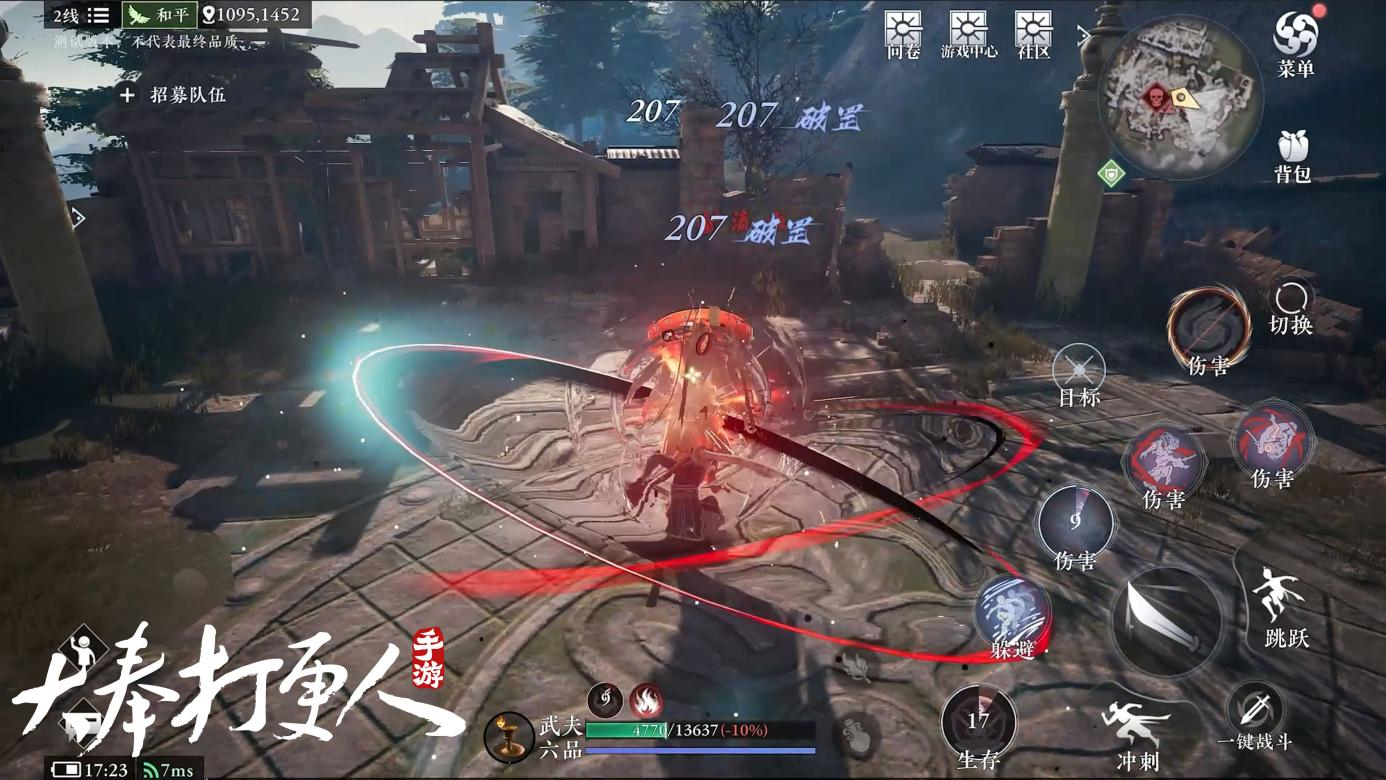This screenshot has width=1386, height=780.
Task: Click 招募队伍 to recruit a team
Action: pos(174,95)
